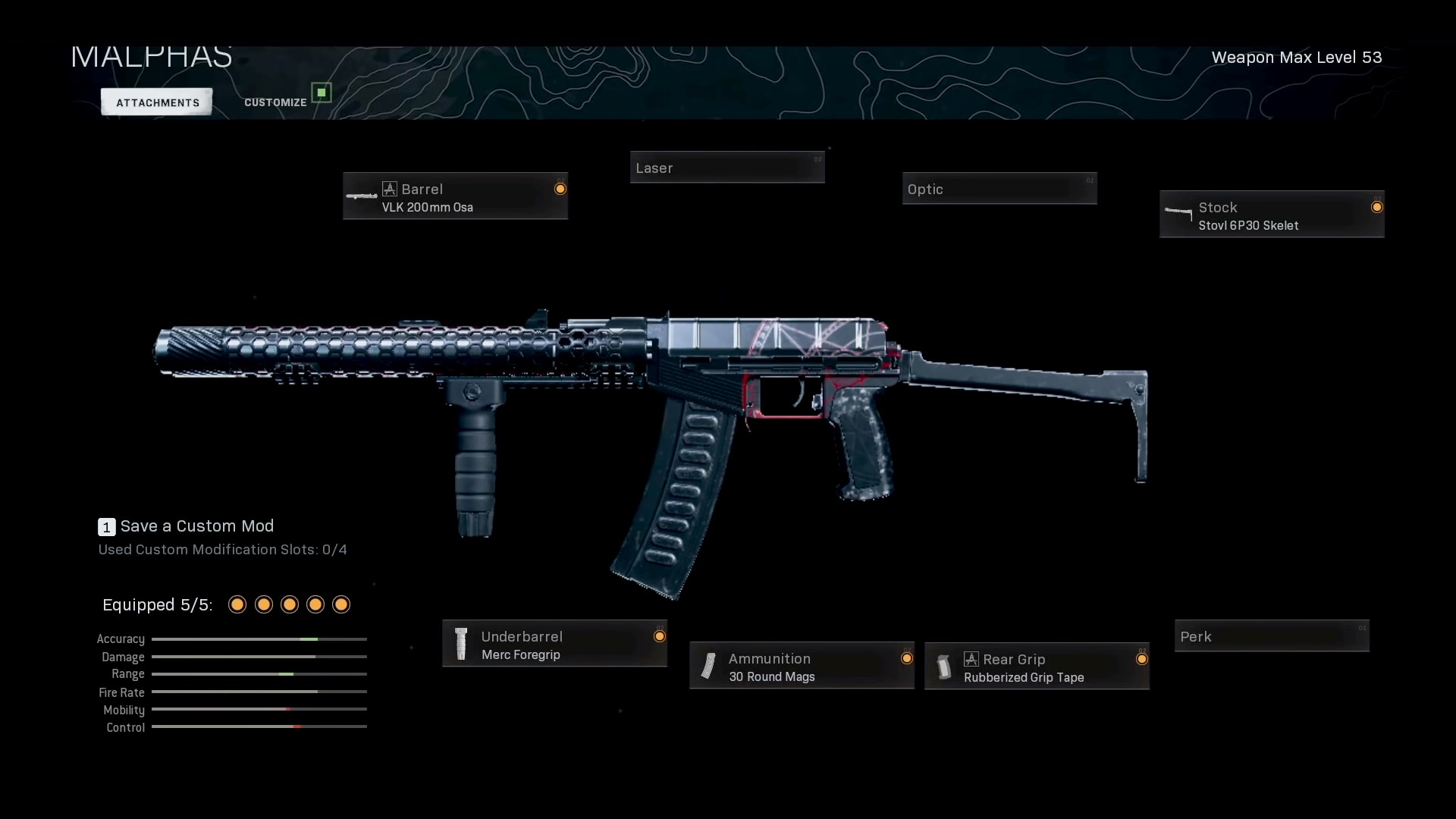
Task: Click the Ammunition magazine icon
Action: [708, 667]
